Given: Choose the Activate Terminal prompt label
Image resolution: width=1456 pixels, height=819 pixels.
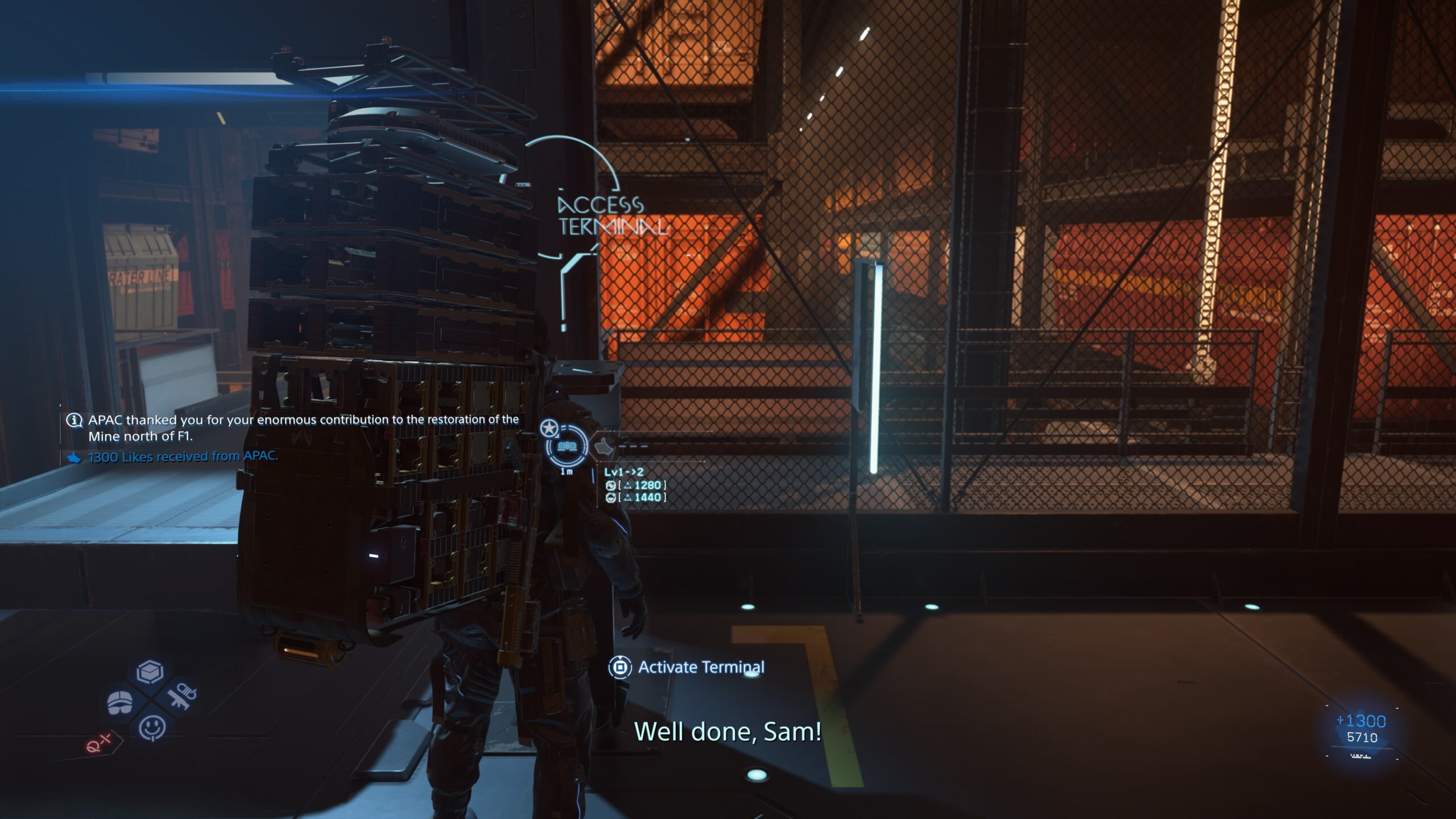Looking at the screenshot, I should [x=701, y=667].
